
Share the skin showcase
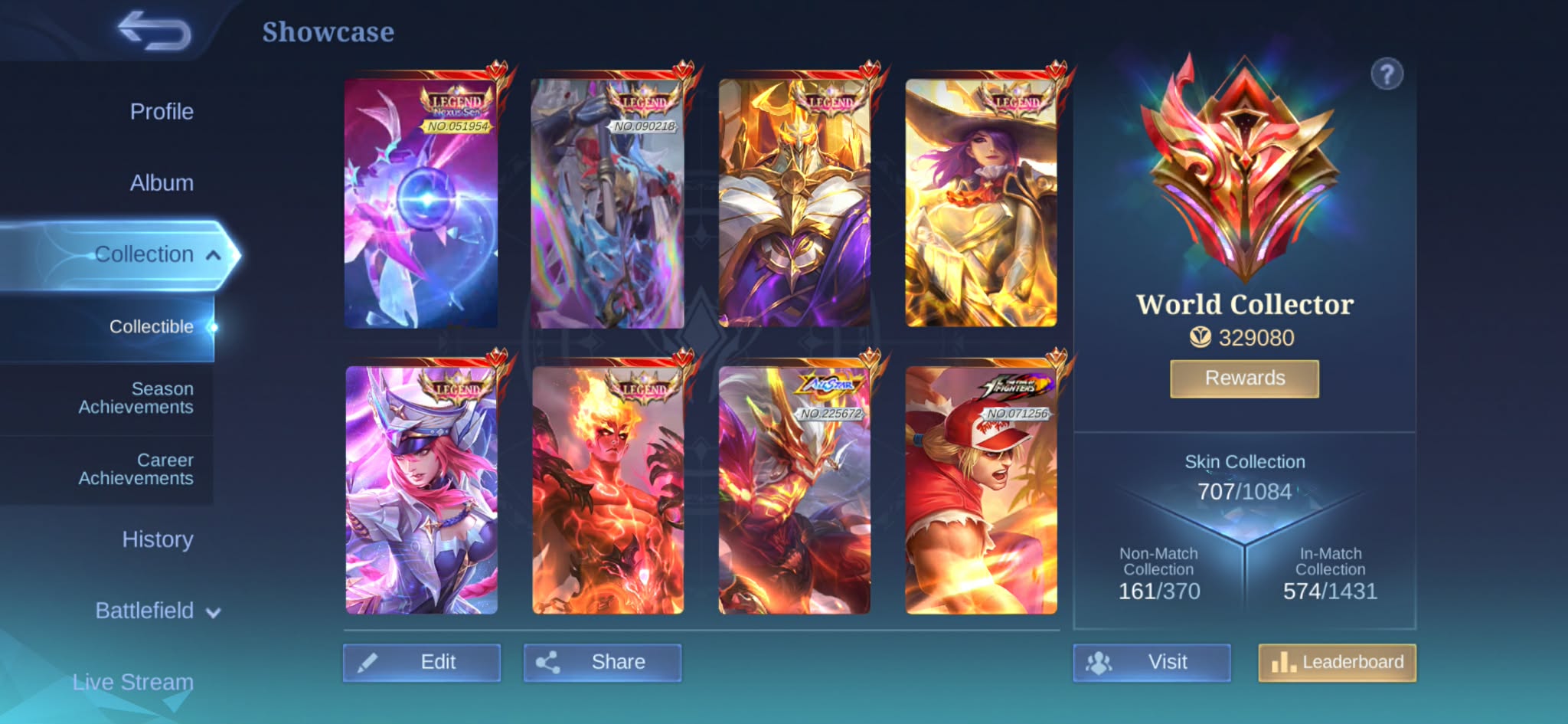[x=603, y=663]
